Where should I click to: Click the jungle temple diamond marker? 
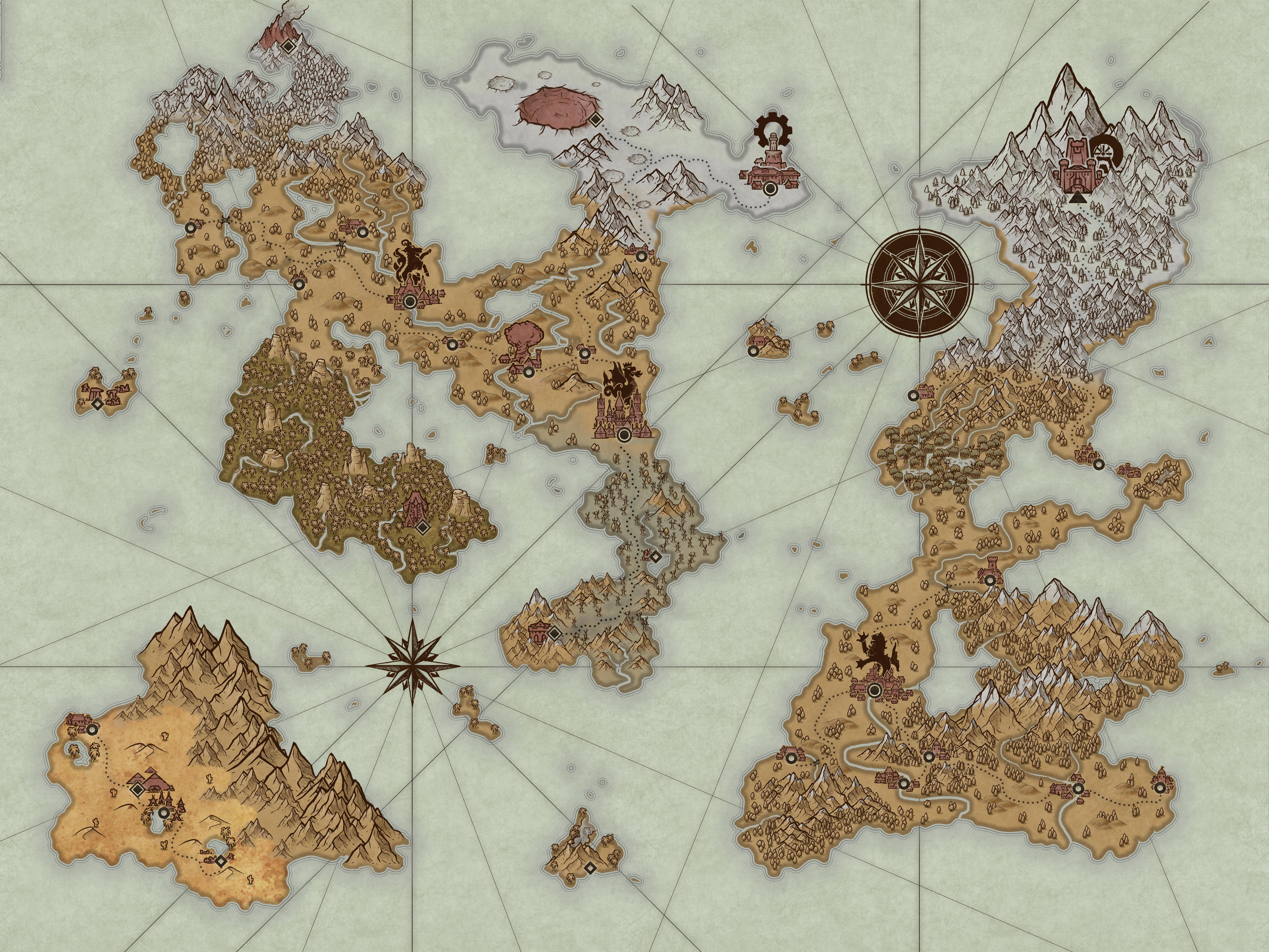pos(422,526)
